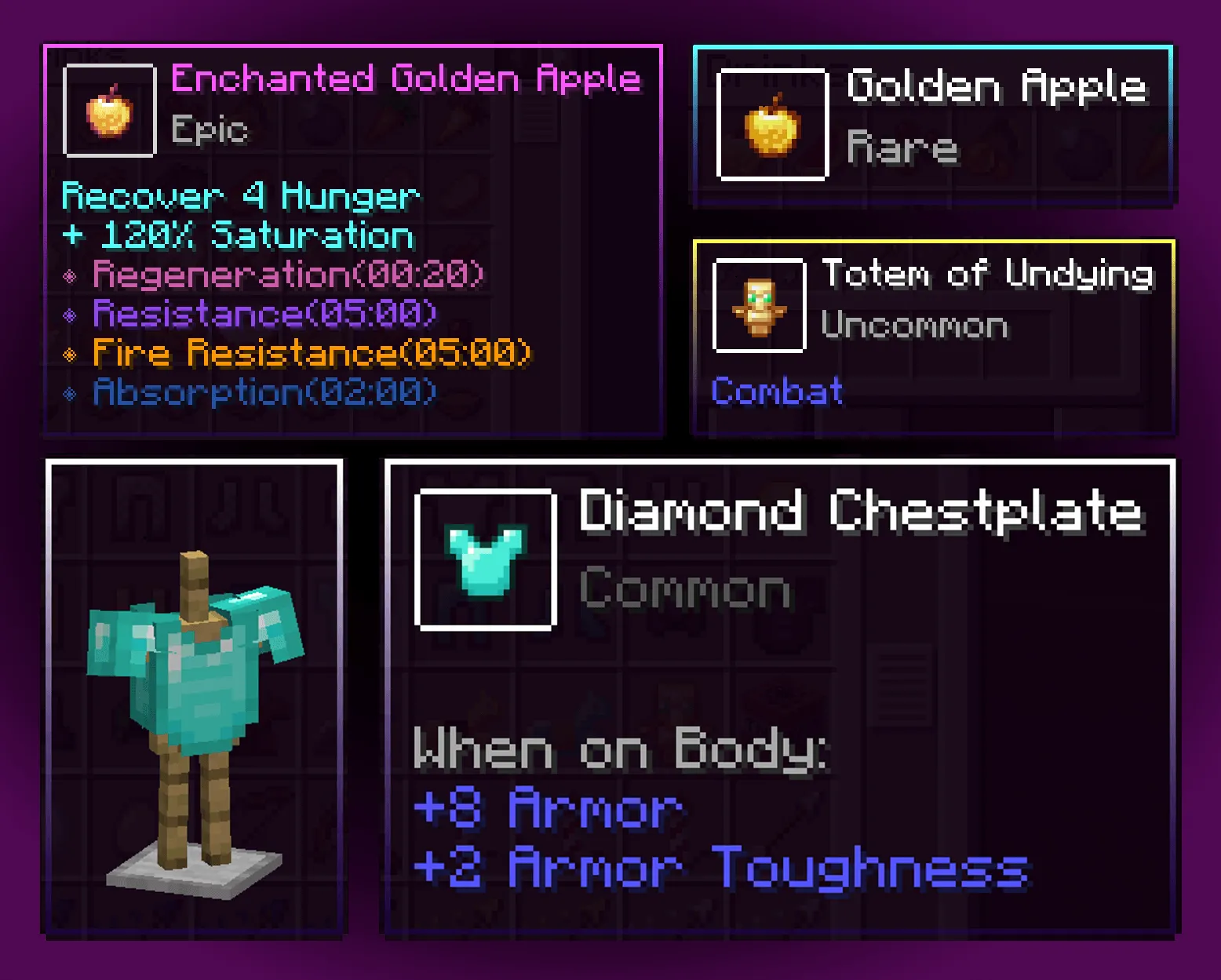Image resolution: width=1221 pixels, height=980 pixels.
Task: Click the totem figure inside its item slot
Action: pos(758,306)
